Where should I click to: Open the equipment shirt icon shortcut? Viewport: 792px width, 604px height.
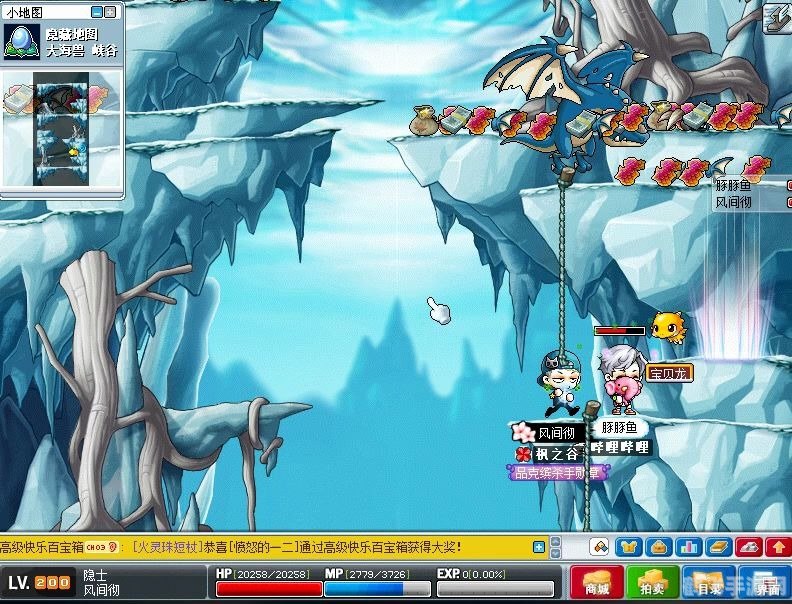pos(628,547)
